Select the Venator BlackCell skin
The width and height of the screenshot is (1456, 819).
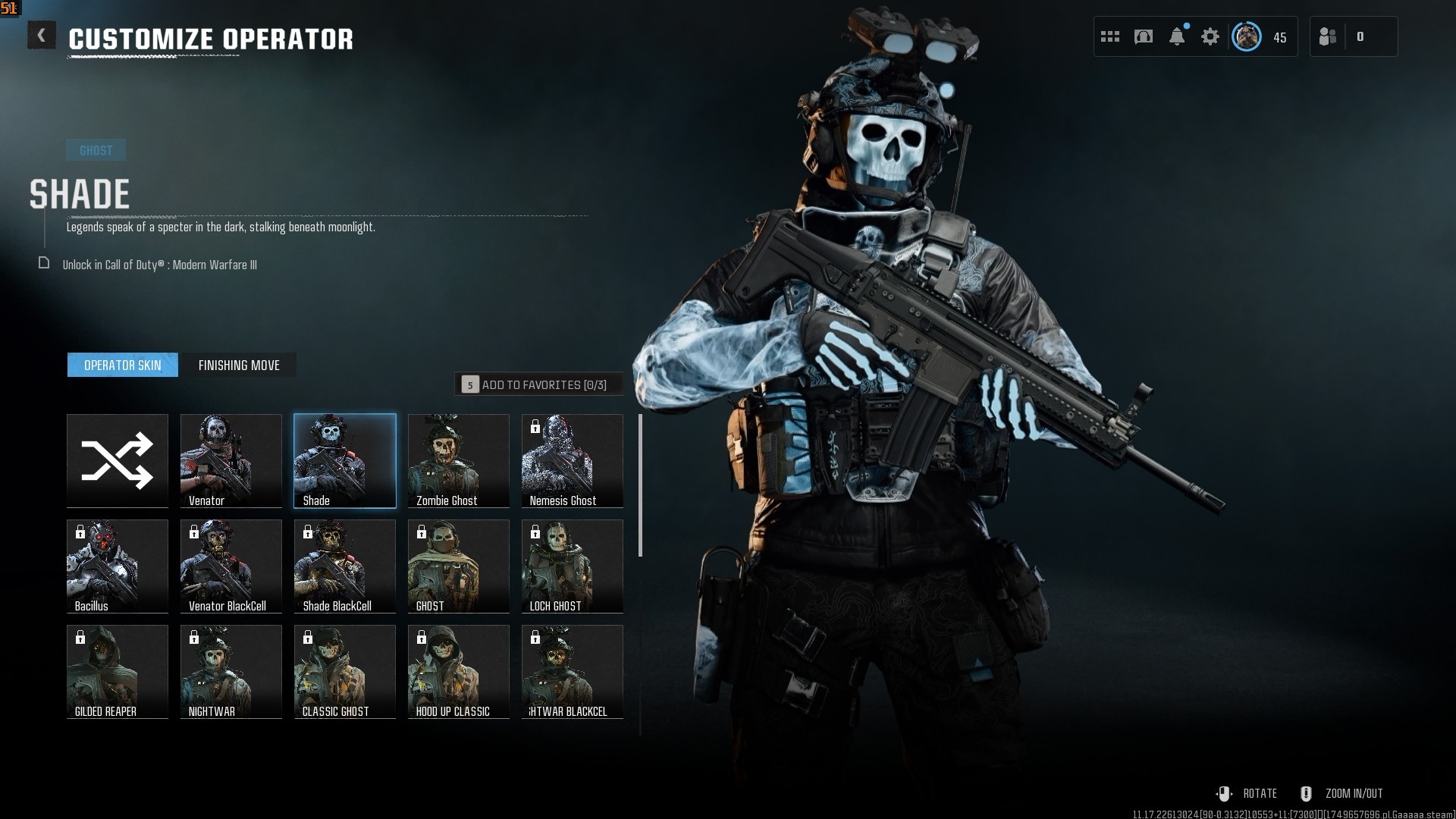click(x=231, y=566)
